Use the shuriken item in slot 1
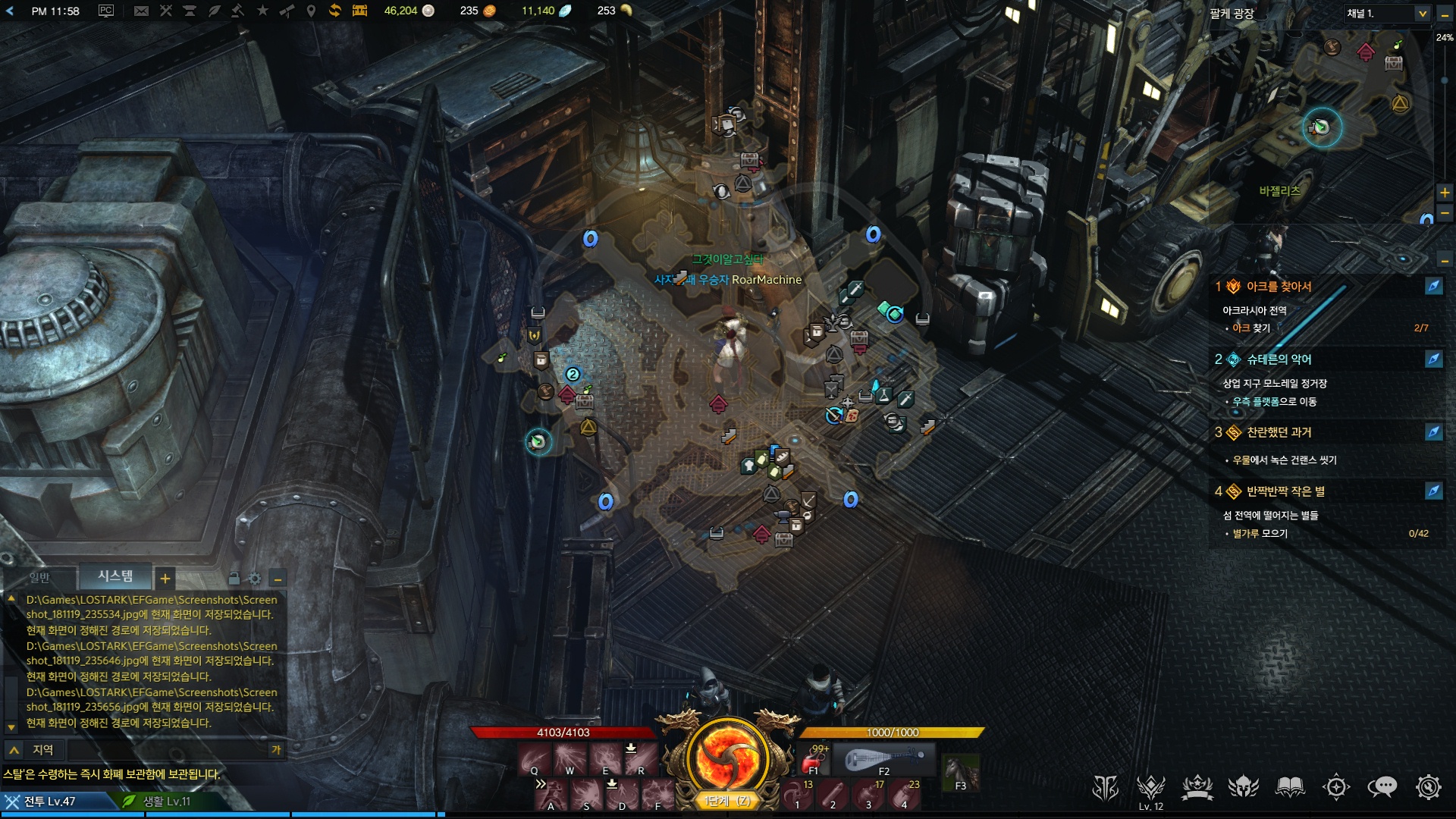Viewport: 1456px width, 819px height. coord(797,795)
